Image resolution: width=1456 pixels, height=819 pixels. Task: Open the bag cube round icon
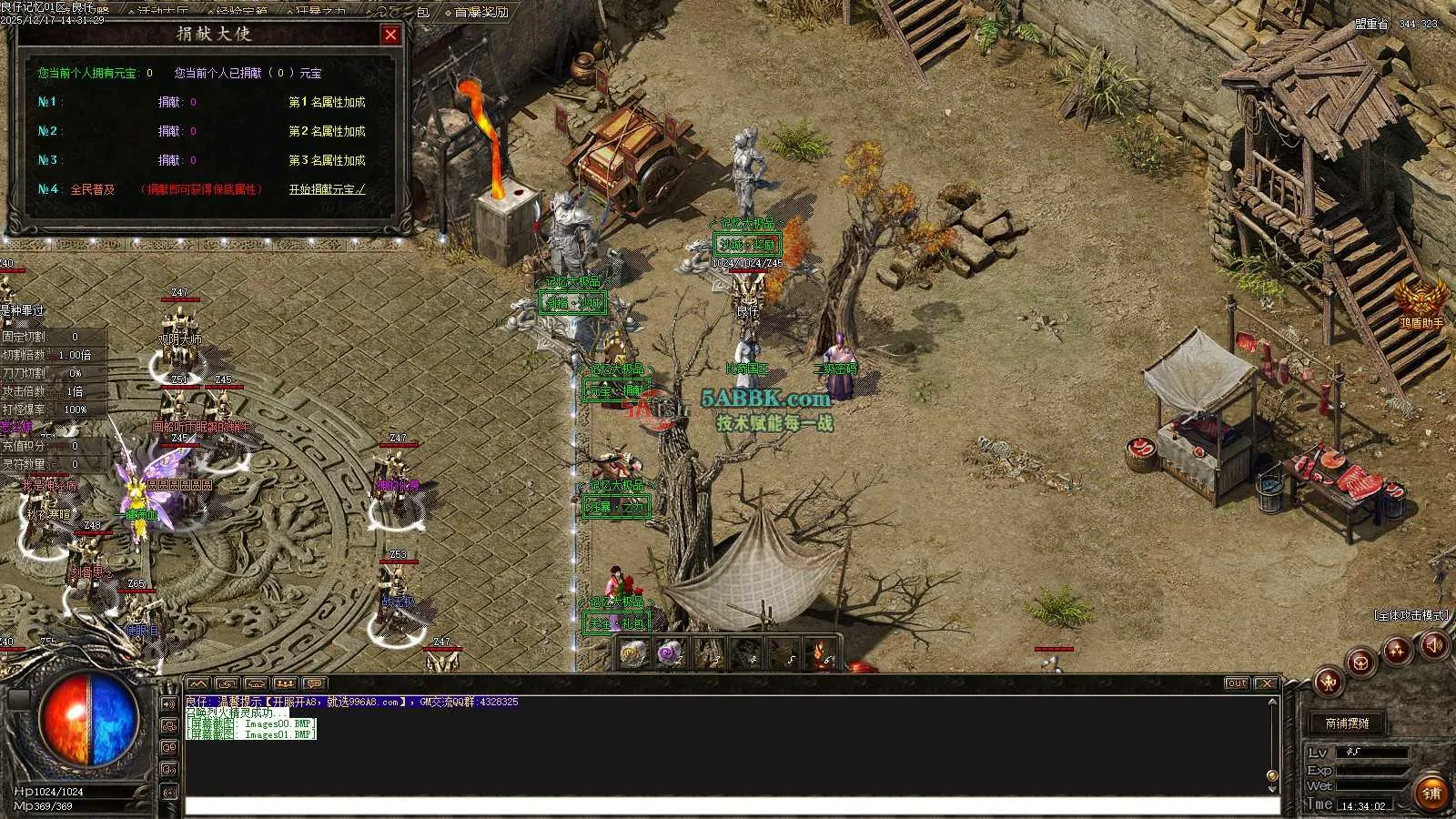pyautogui.click(x=1361, y=662)
